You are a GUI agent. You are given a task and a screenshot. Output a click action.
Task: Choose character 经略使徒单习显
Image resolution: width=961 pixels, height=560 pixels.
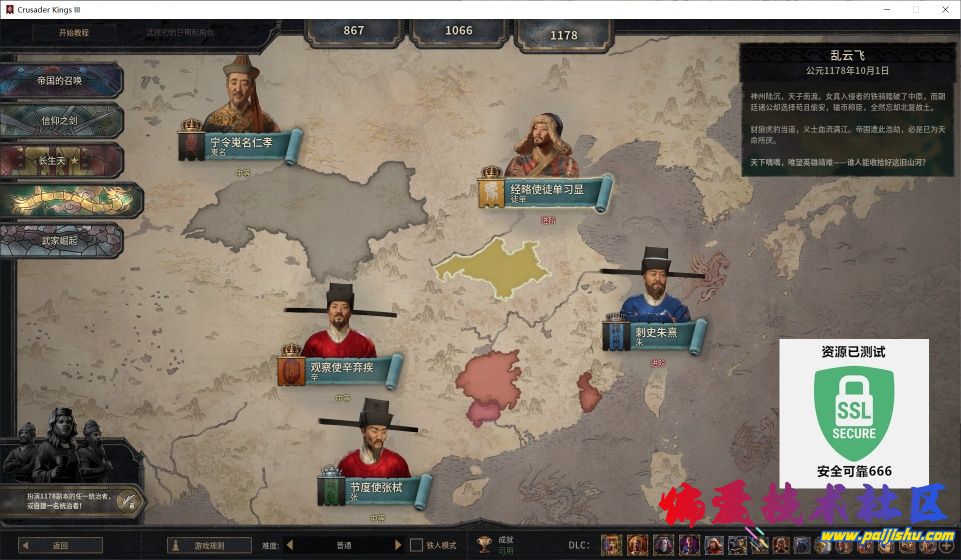point(546,190)
